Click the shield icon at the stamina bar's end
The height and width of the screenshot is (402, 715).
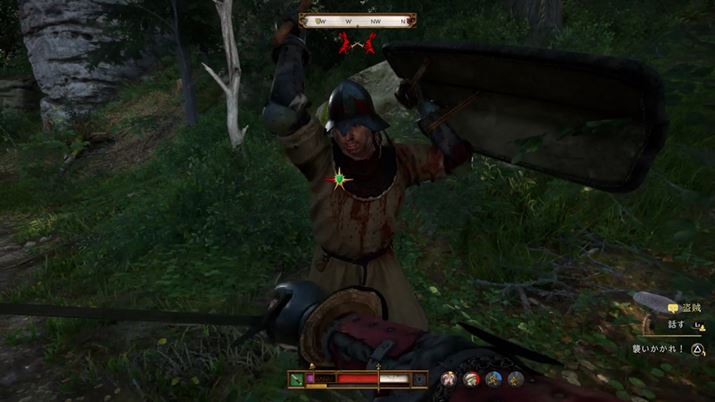pos(418,379)
